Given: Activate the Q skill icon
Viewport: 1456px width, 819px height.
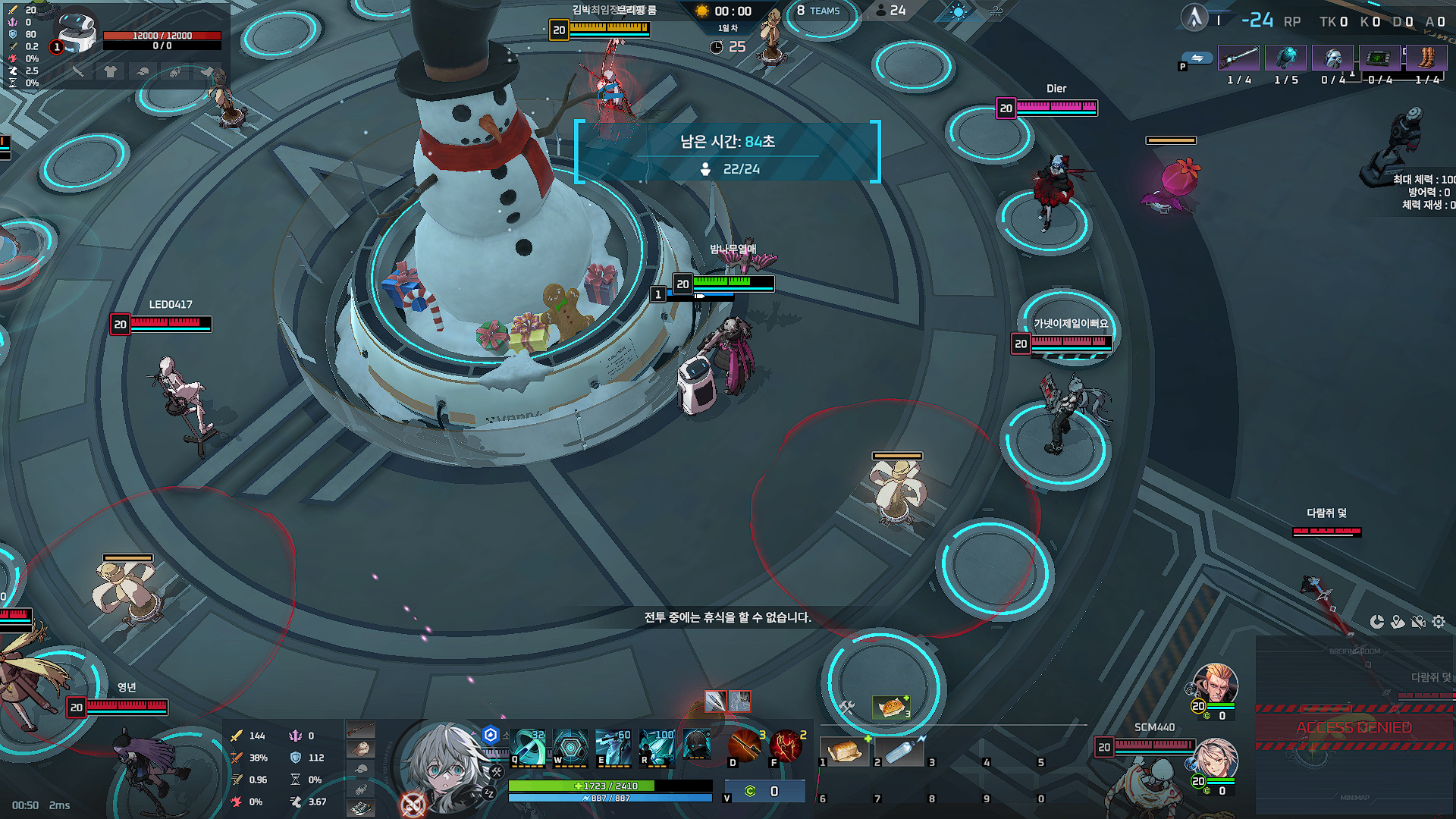Looking at the screenshot, I should coord(529,746).
